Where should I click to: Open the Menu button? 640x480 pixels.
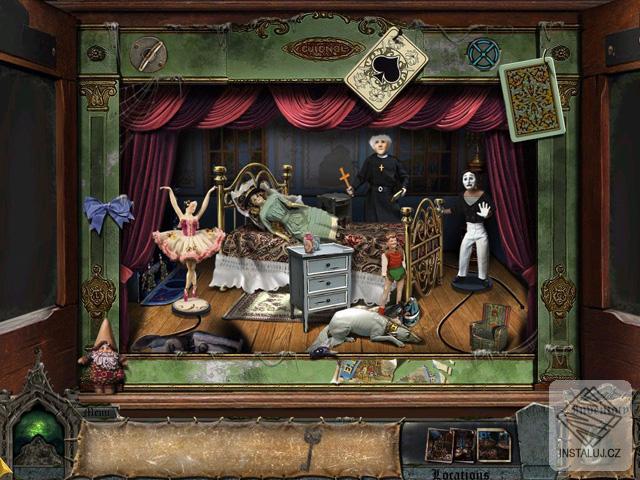[100, 411]
